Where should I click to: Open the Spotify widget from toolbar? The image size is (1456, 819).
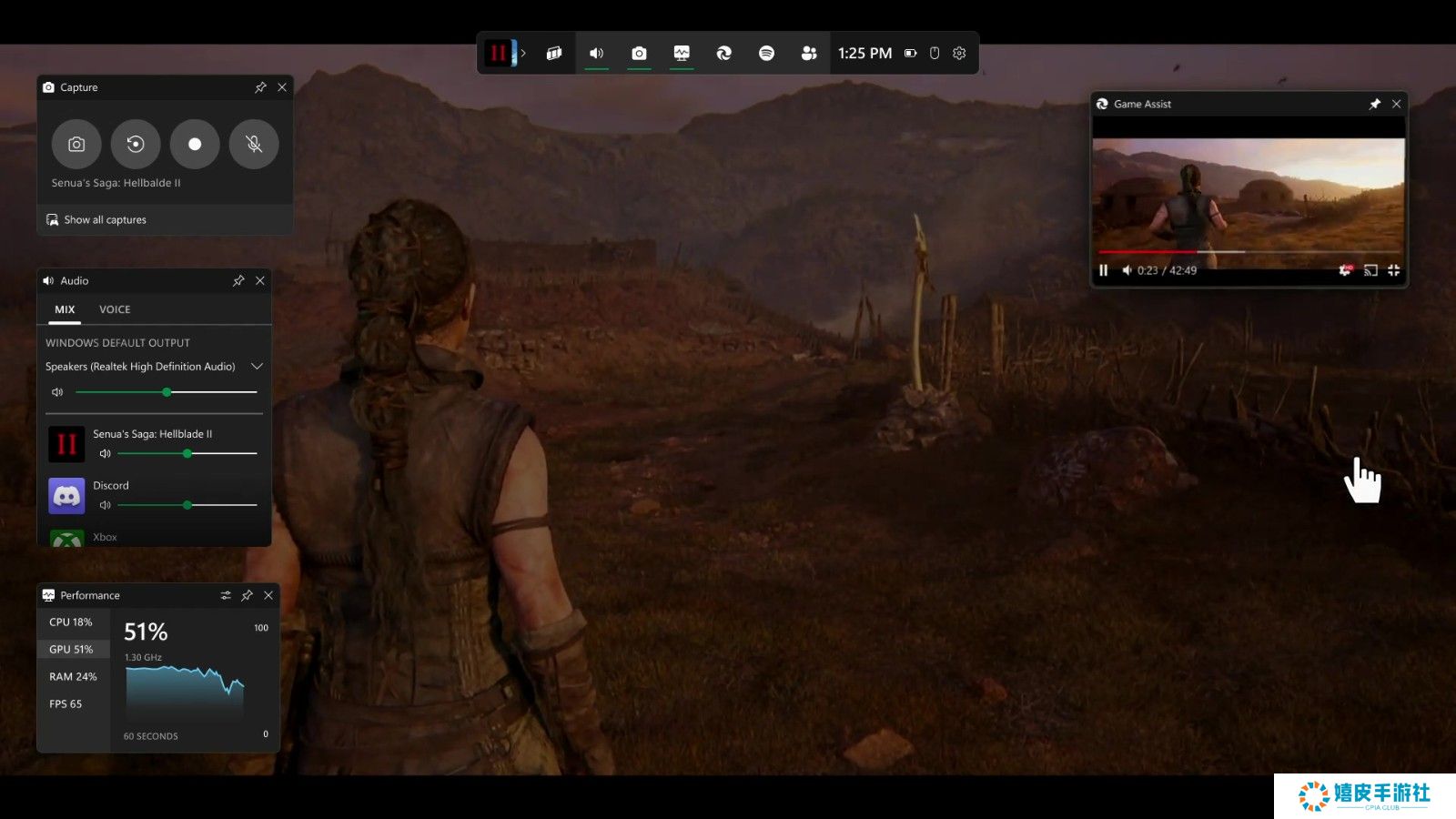(766, 54)
